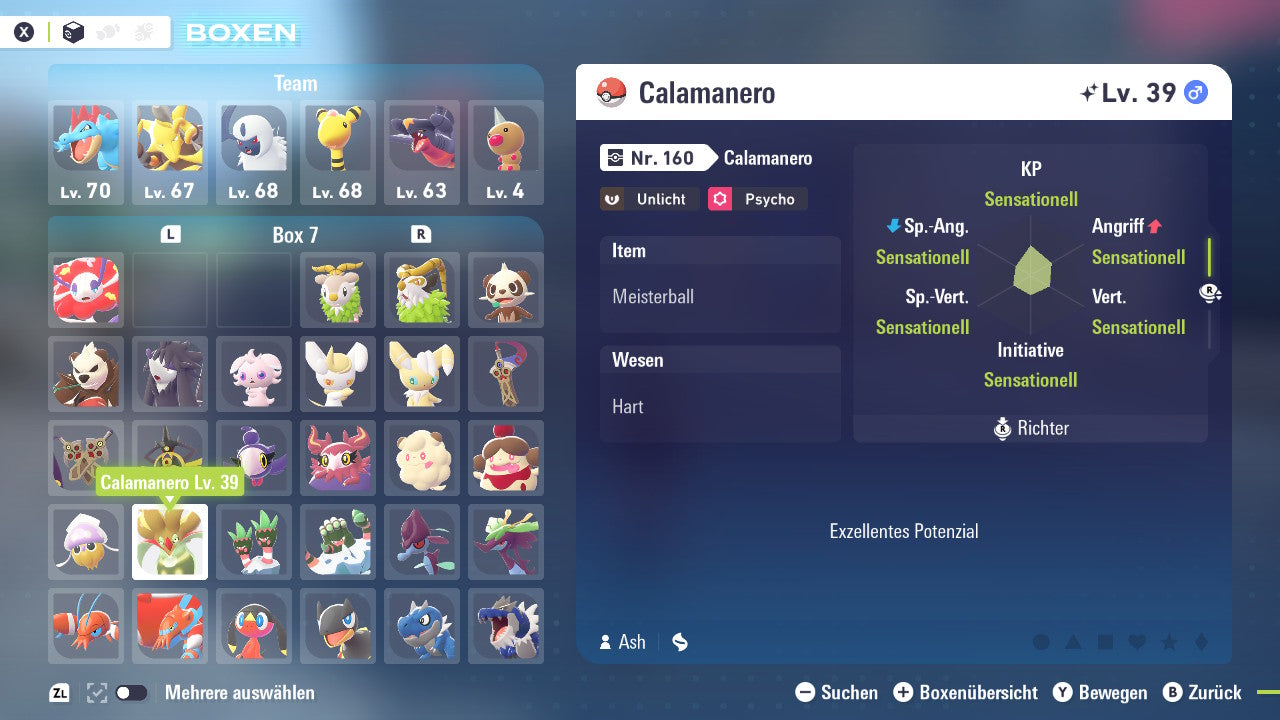Select the battle team icon in top toolbar
The width and height of the screenshot is (1280, 720).
click(x=144, y=31)
